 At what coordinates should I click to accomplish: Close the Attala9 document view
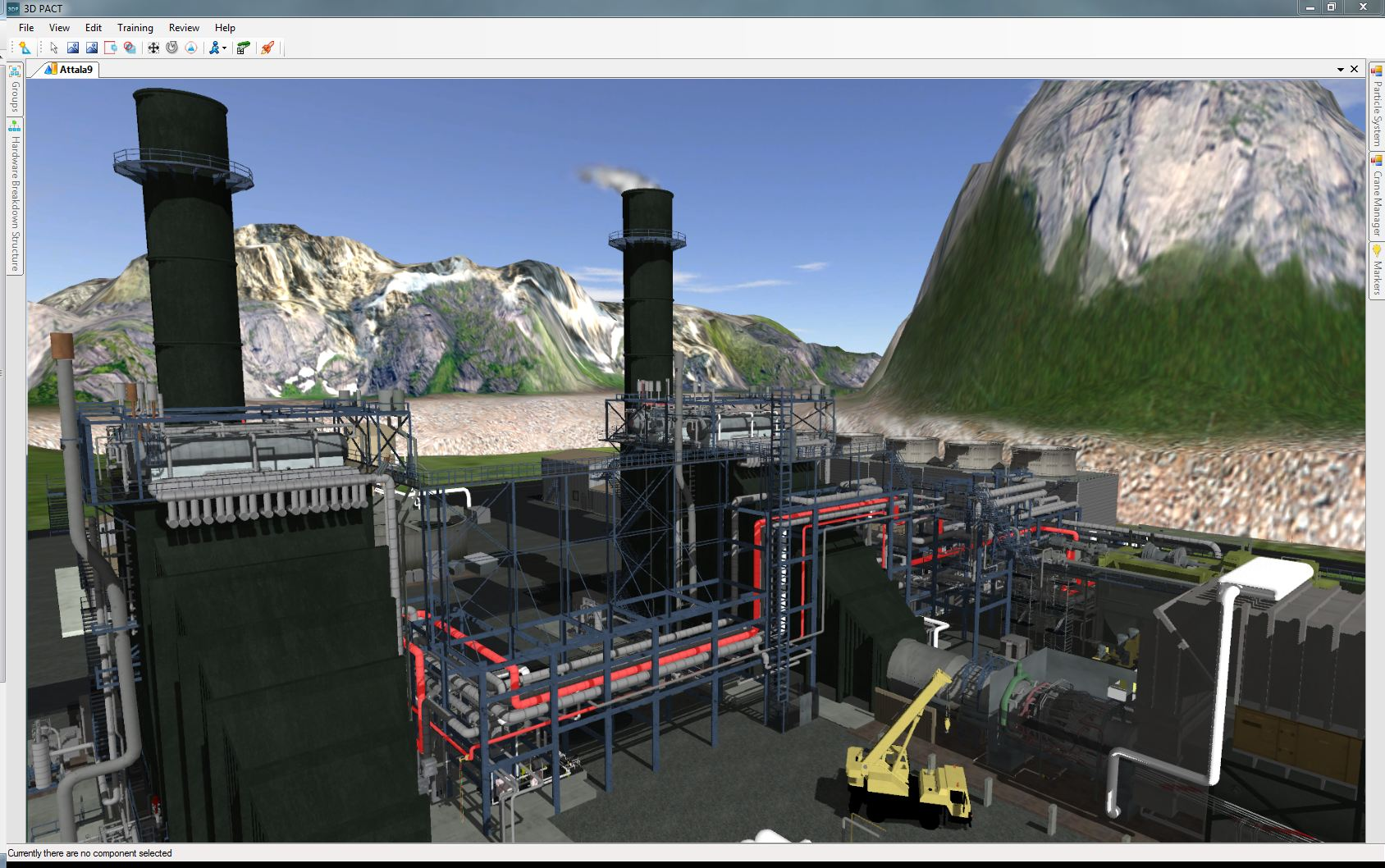pos(1355,70)
